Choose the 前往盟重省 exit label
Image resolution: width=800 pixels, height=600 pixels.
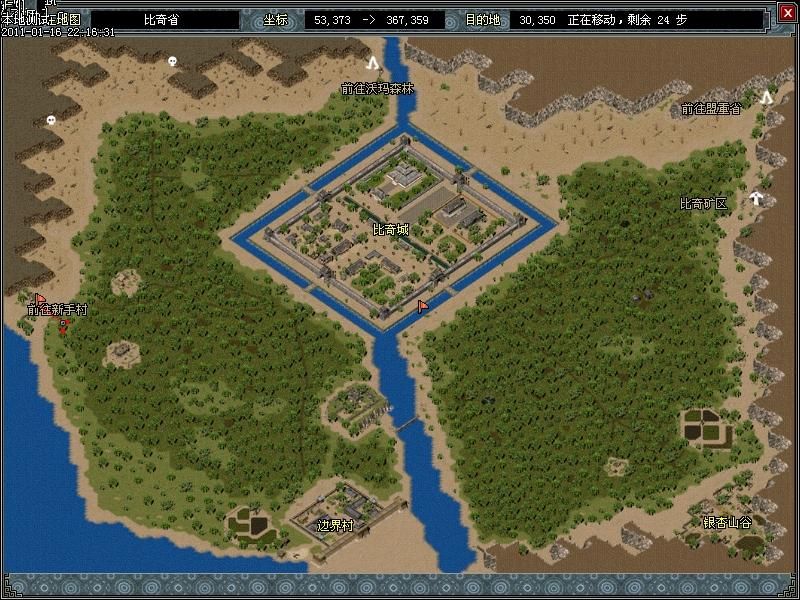[x=710, y=108]
